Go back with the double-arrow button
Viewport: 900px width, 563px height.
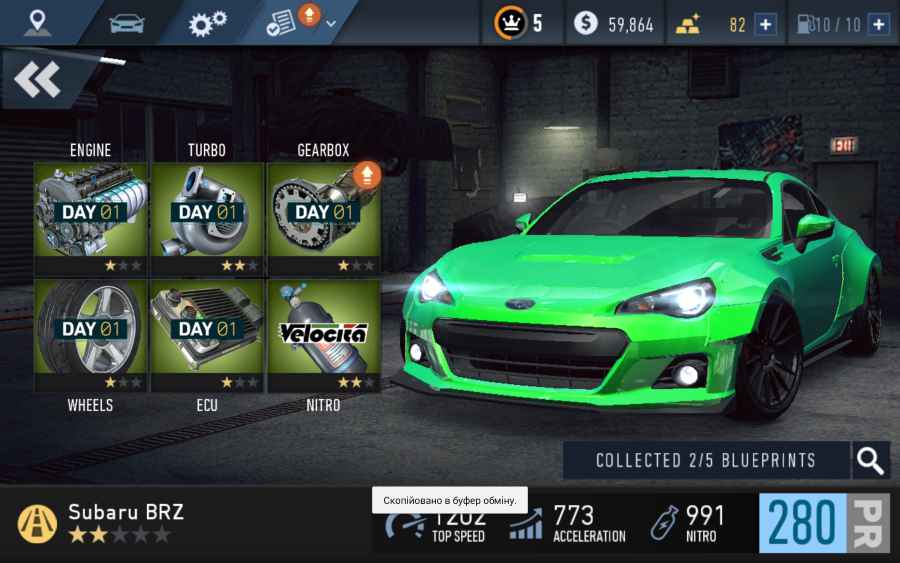(x=38, y=80)
